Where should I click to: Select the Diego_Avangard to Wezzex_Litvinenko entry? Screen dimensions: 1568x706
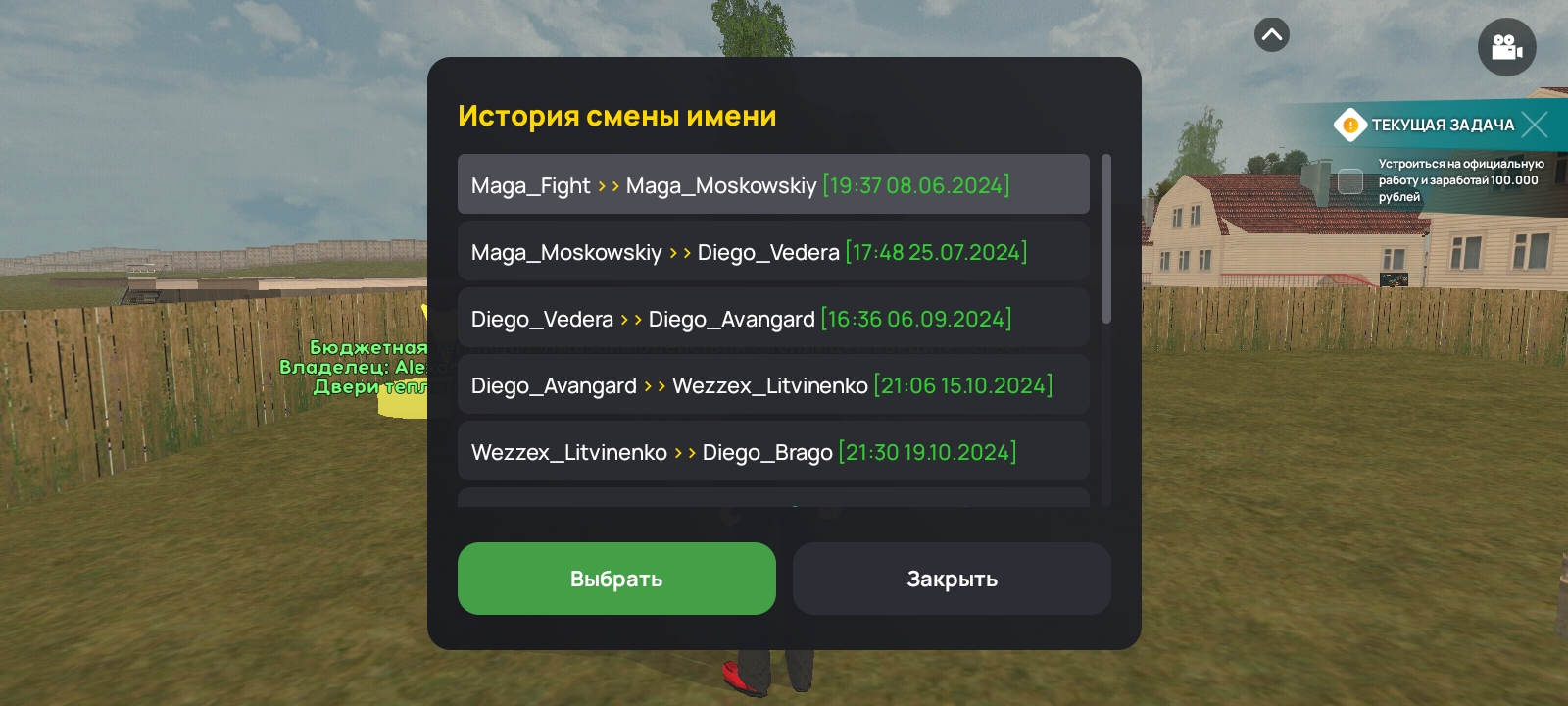pos(773,384)
